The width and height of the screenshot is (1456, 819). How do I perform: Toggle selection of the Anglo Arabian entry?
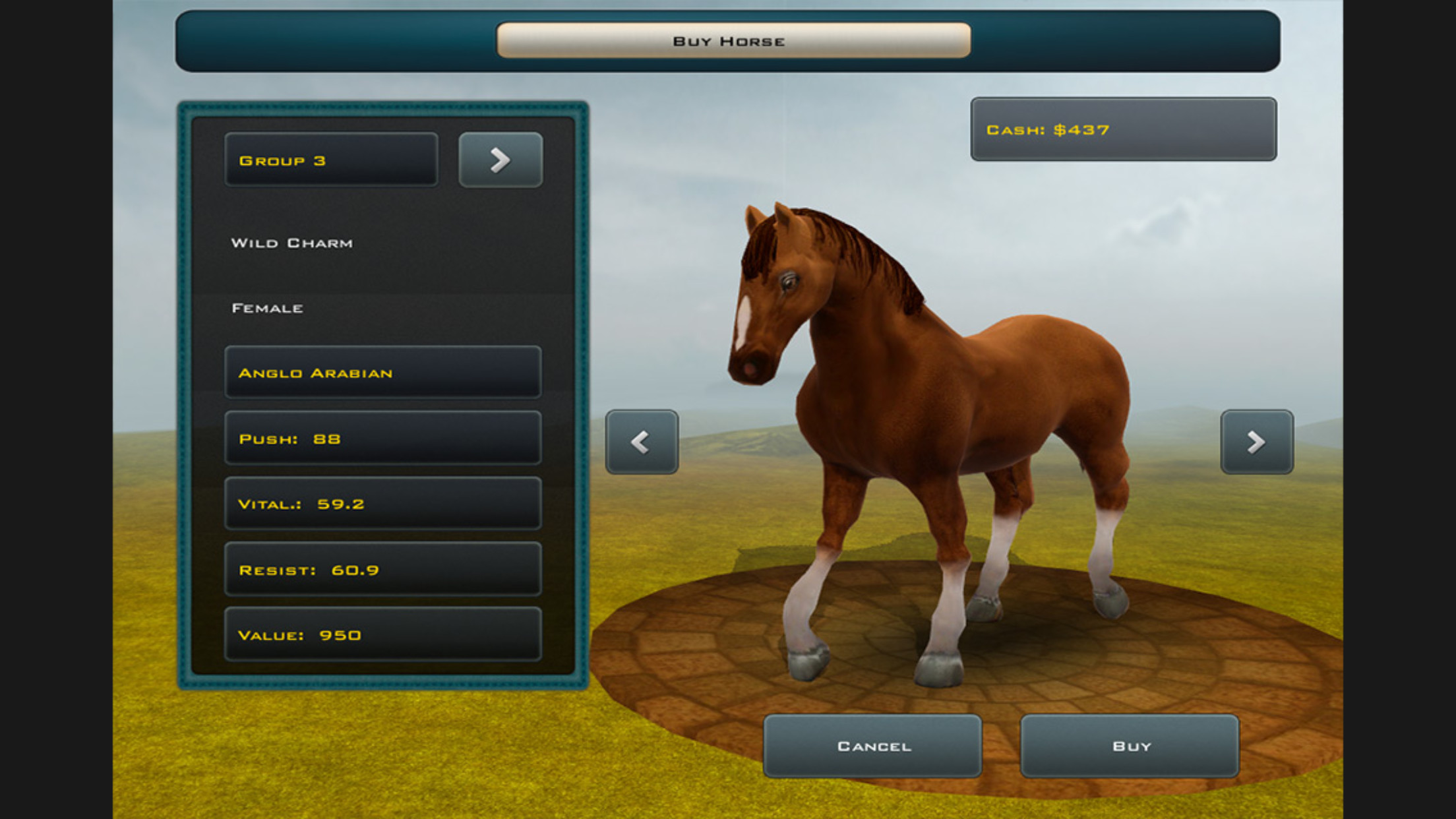click(381, 372)
